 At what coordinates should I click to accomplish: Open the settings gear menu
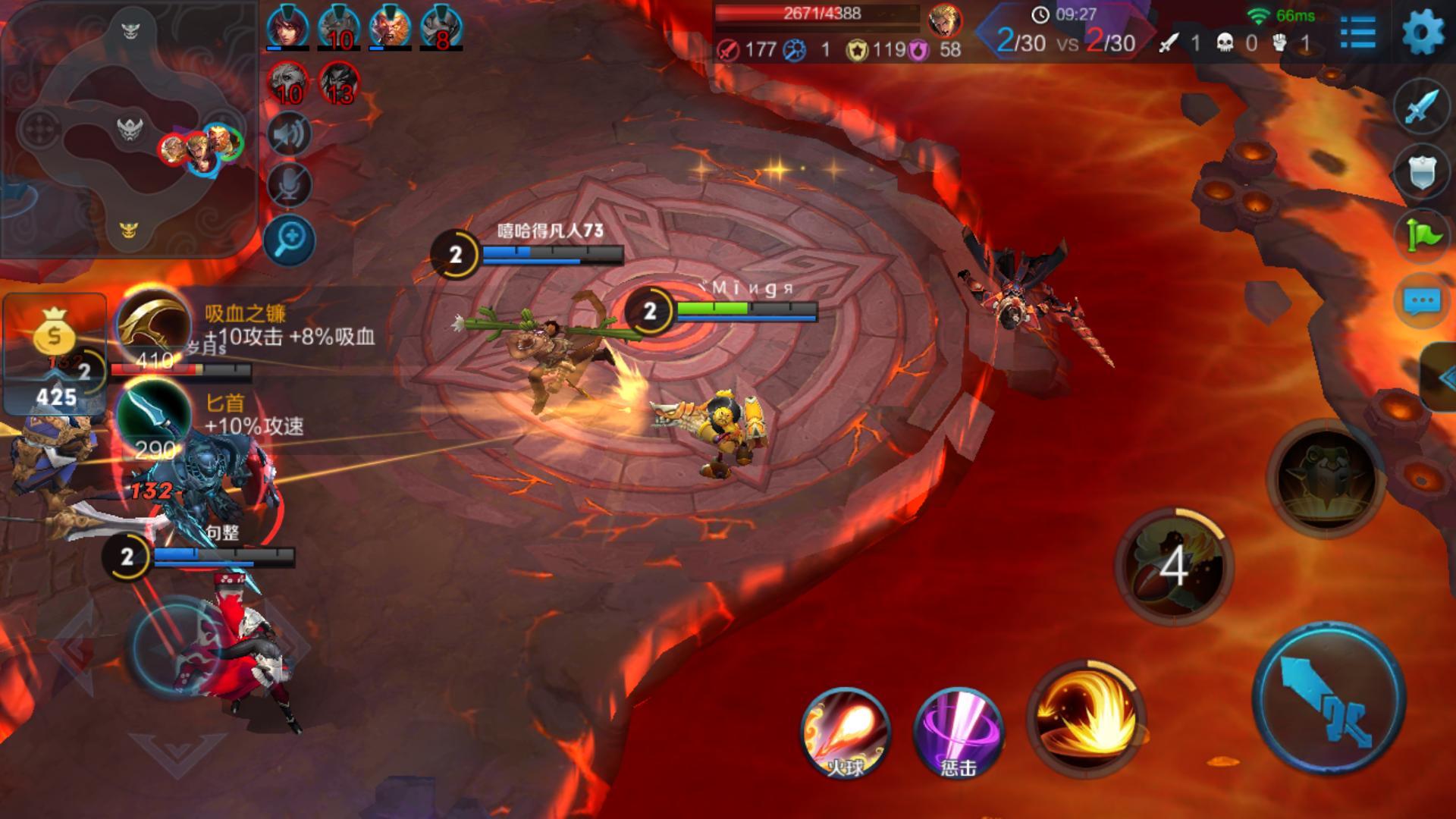(1423, 33)
